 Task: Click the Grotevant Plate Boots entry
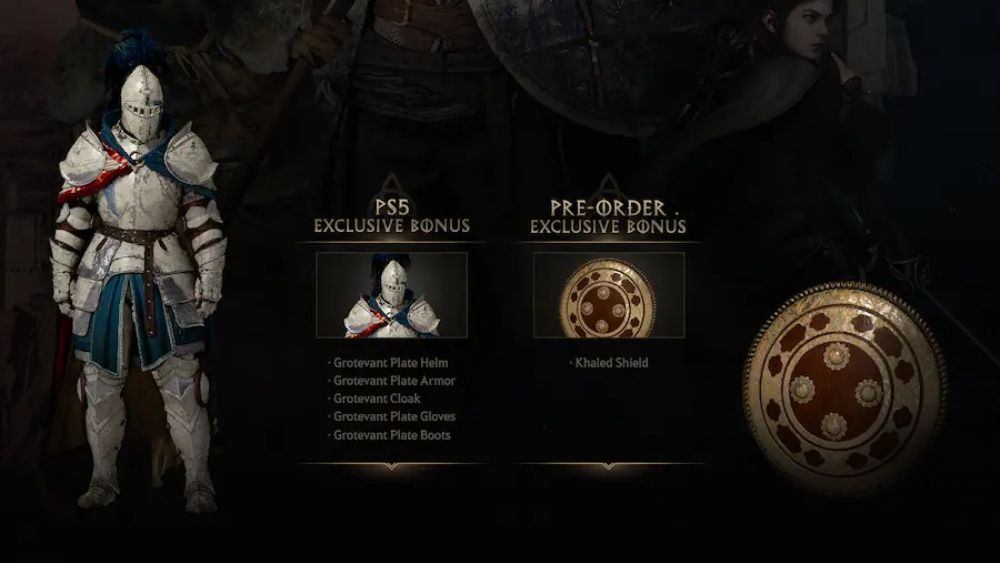[x=392, y=435]
